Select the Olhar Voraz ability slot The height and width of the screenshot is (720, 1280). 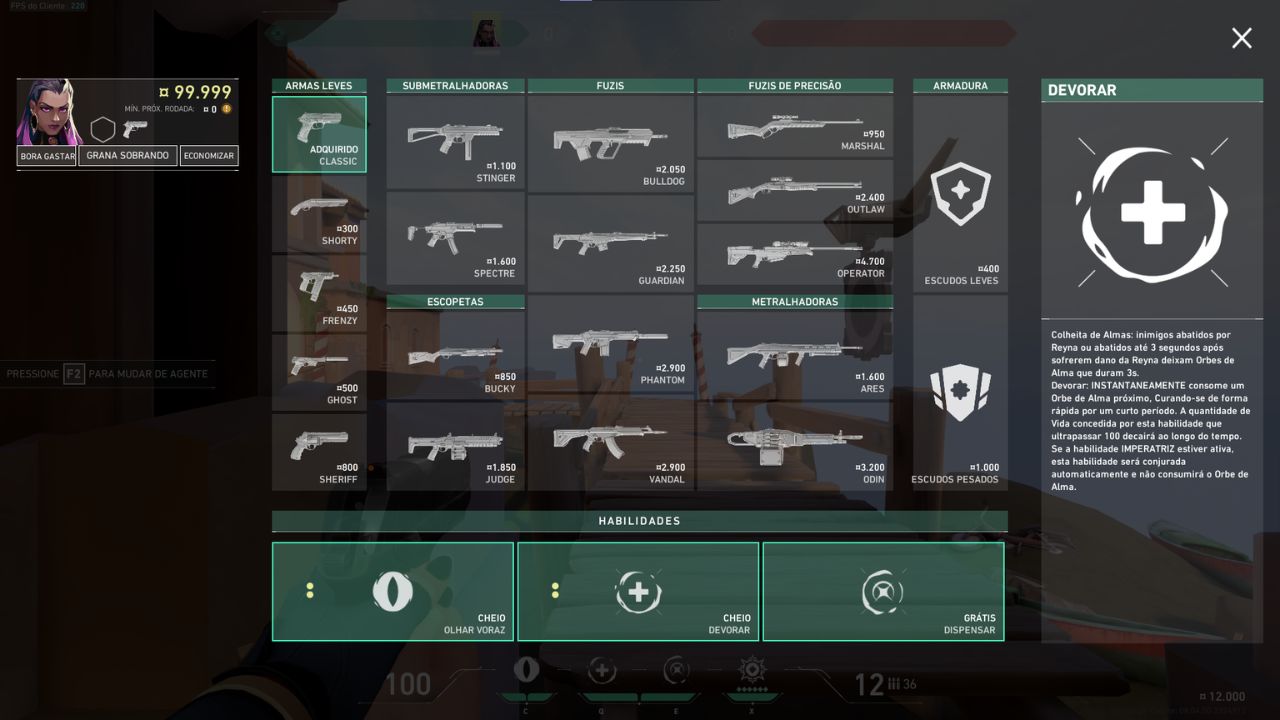point(392,591)
